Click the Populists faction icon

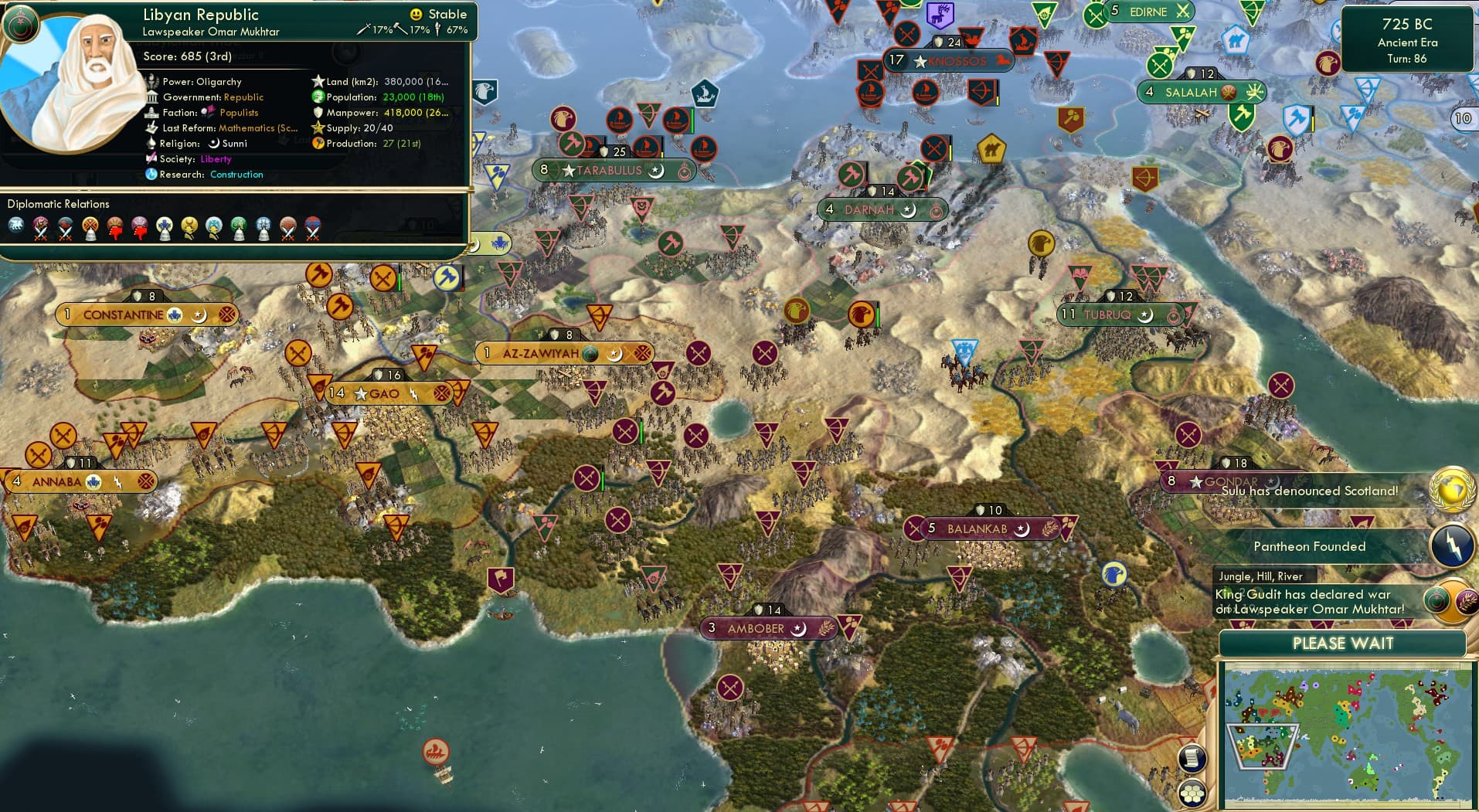[x=206, y=113]
